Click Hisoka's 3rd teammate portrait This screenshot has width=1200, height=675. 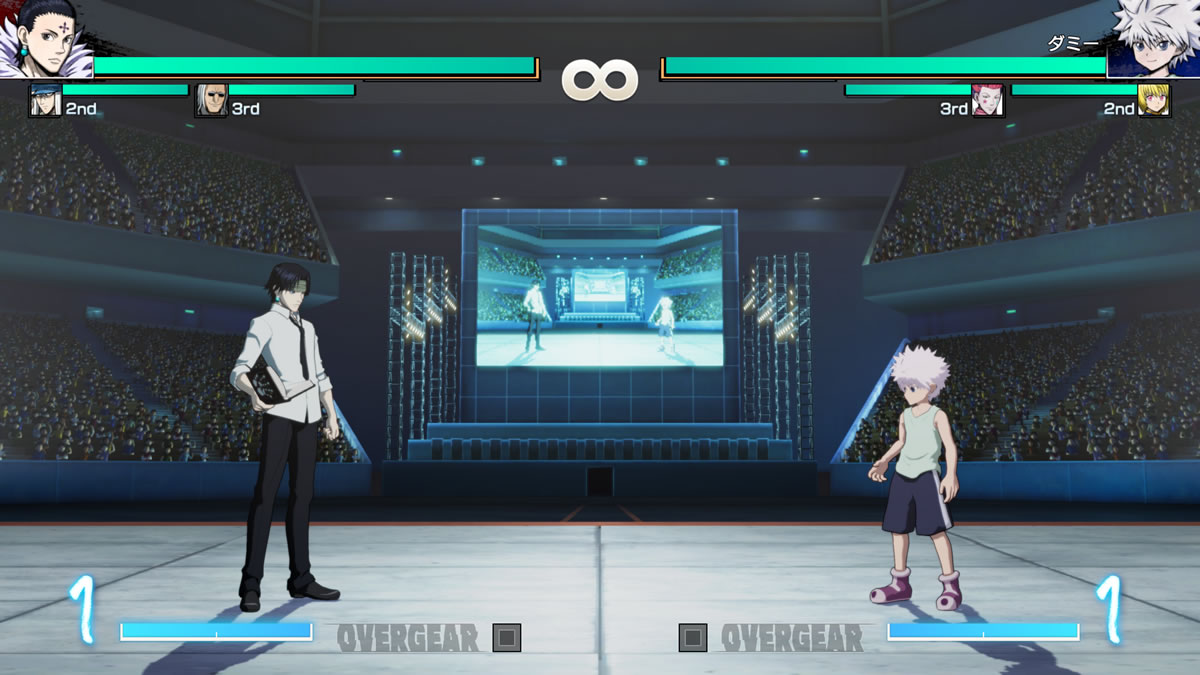point(987,101)
